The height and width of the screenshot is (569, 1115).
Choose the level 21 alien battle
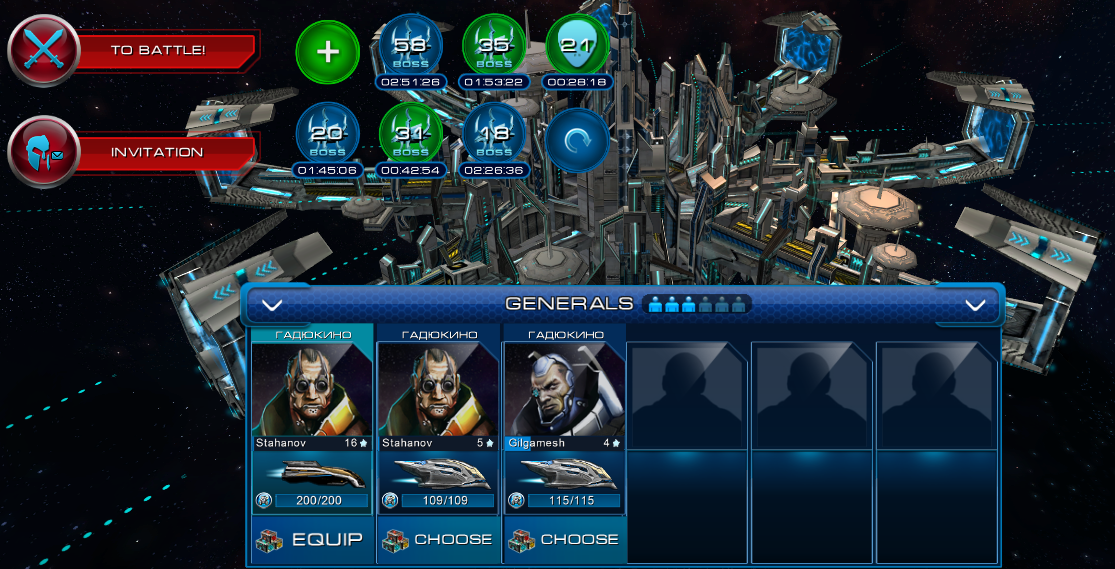pos(578,48)
